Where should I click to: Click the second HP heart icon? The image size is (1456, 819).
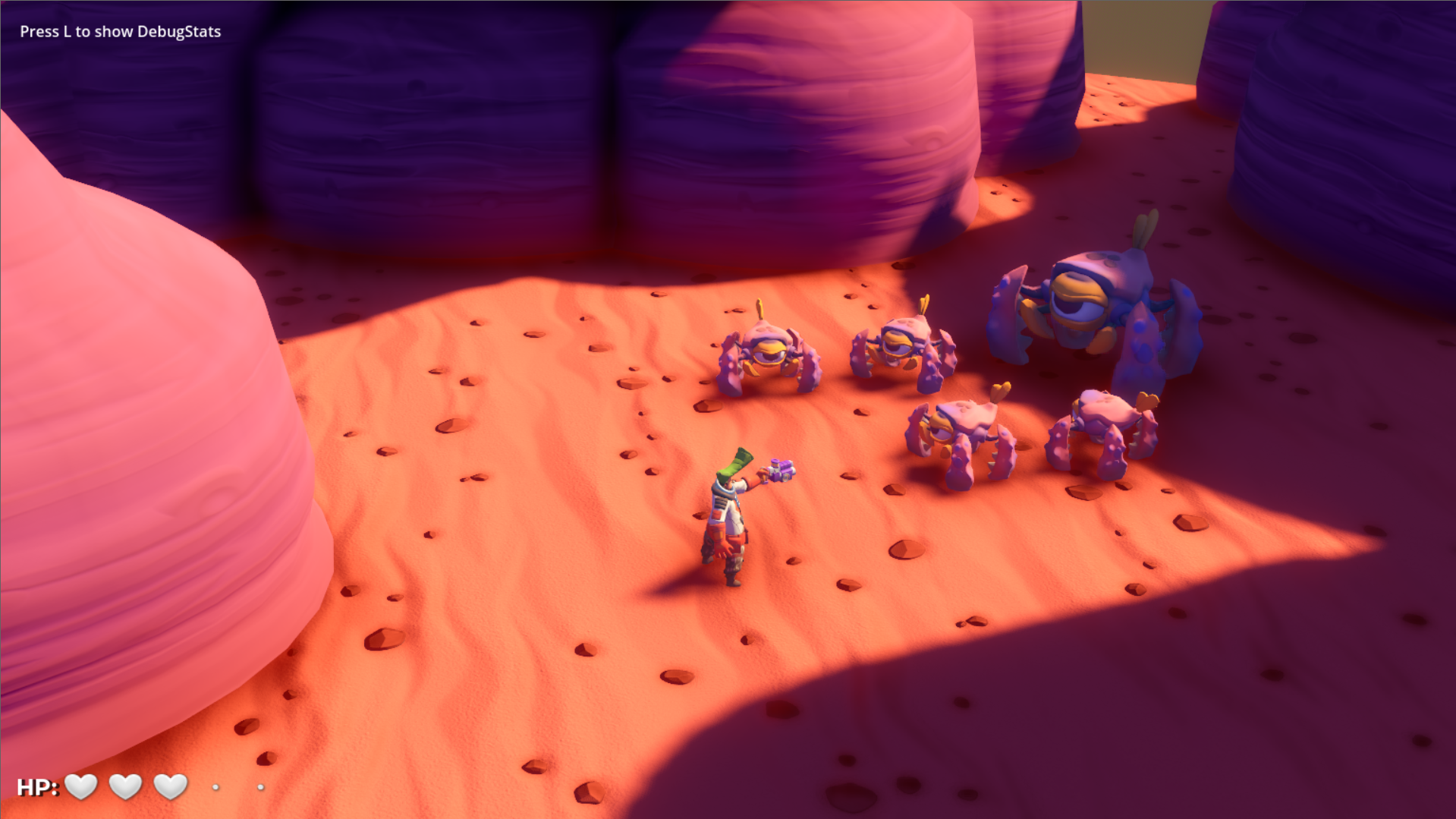[125, 787]
